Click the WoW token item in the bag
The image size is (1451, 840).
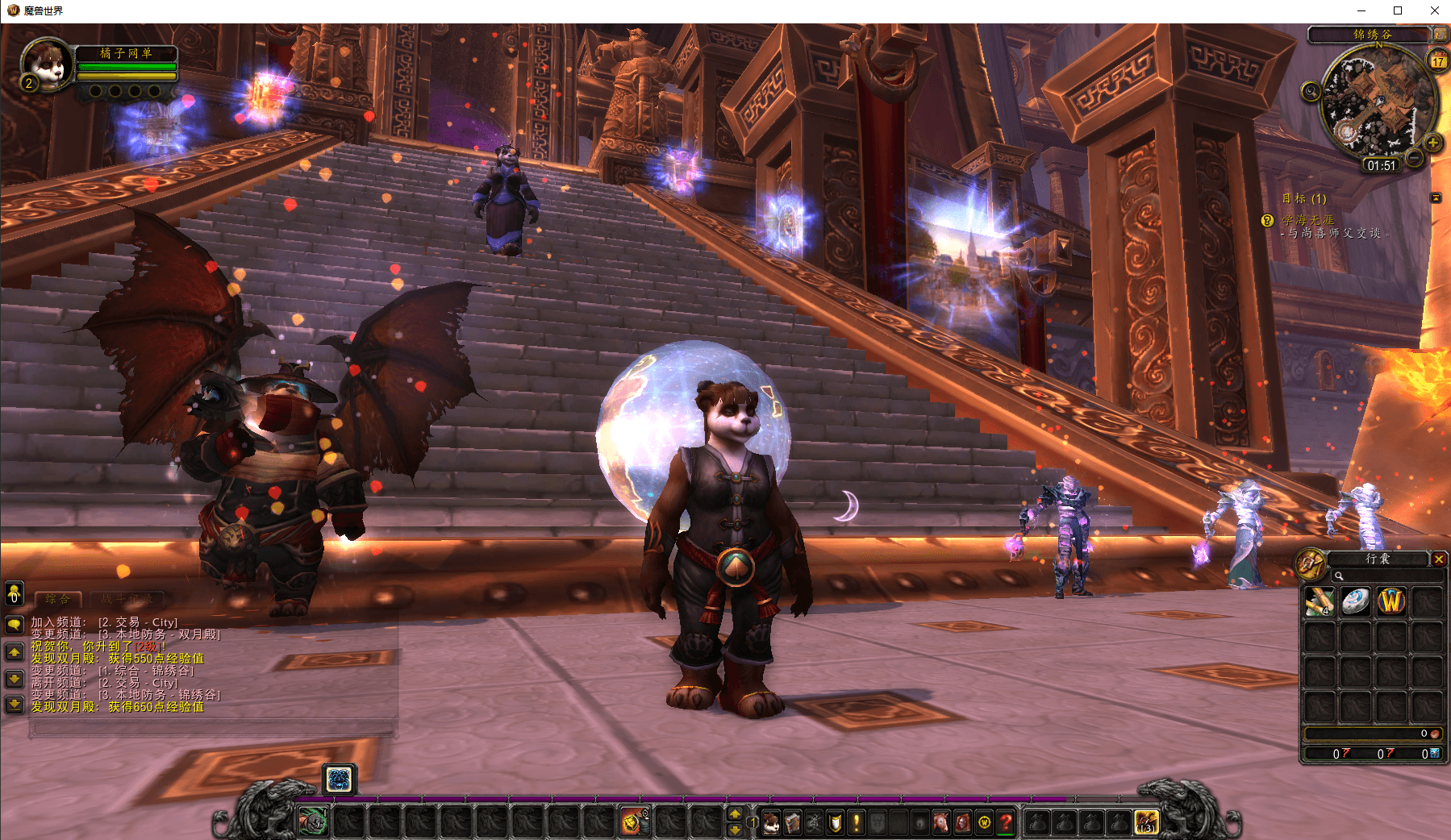(x=1391, y=601)
